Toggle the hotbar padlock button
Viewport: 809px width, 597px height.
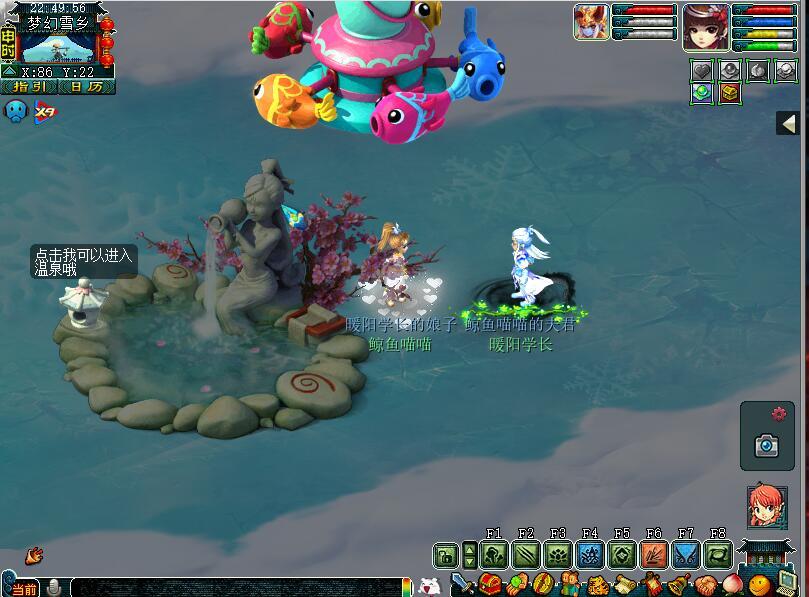pyautogui.click(x=444, y=555)
